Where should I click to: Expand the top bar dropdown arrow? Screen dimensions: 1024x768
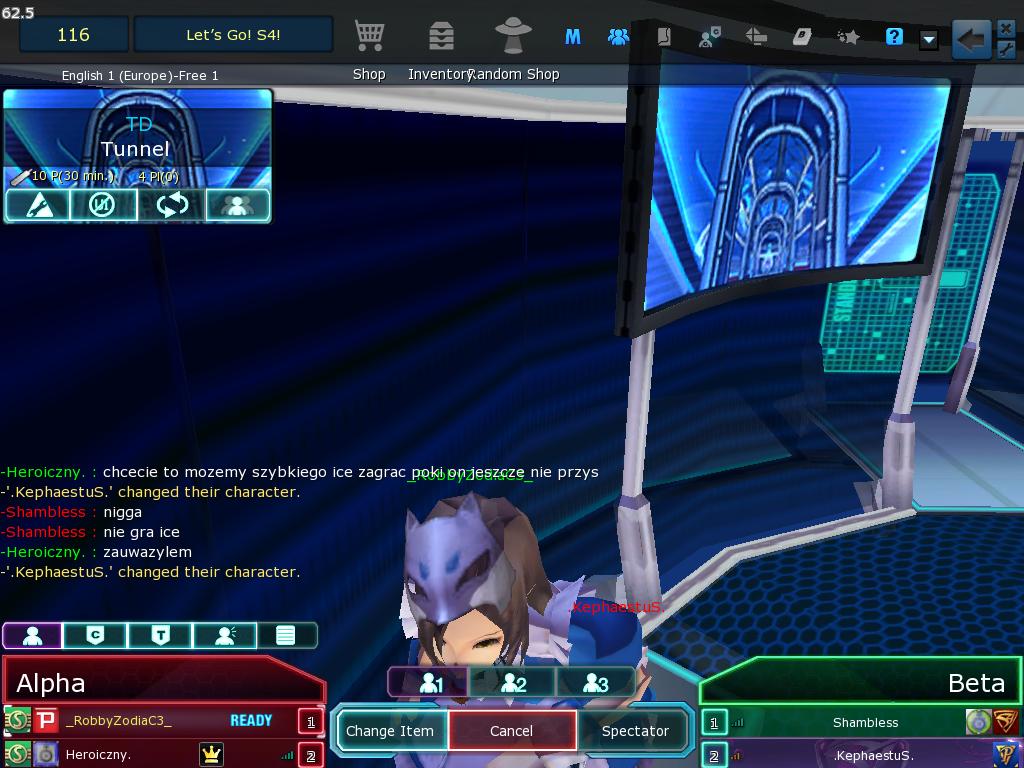pos(929,39)
